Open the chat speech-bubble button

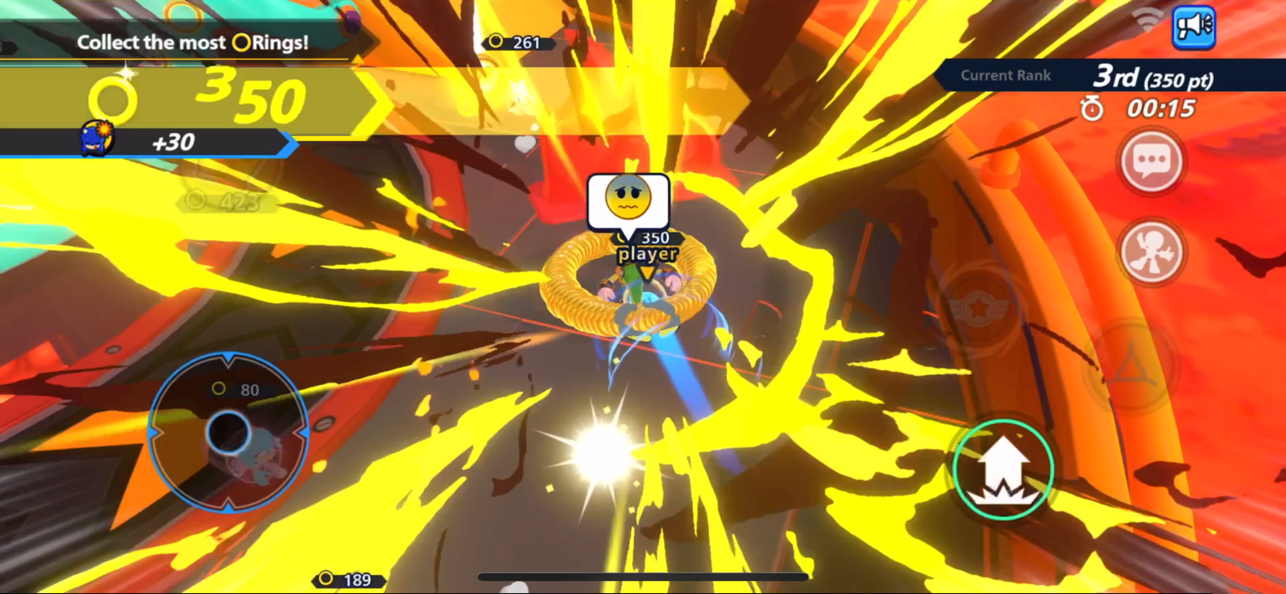point(1151,161)
